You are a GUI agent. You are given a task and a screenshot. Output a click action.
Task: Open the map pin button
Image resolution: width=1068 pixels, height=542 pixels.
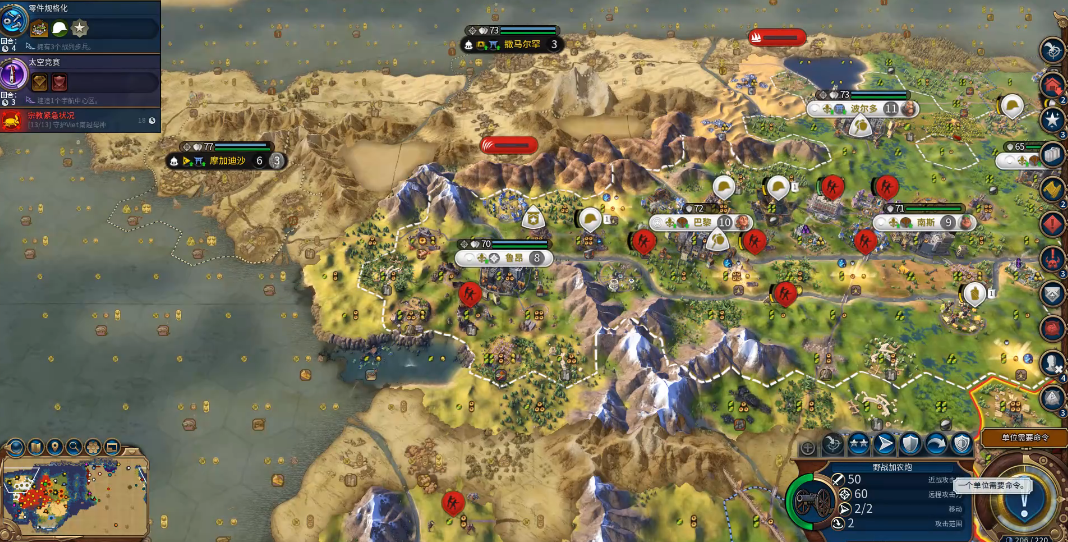pyautogui.click(x=55, y=447)
